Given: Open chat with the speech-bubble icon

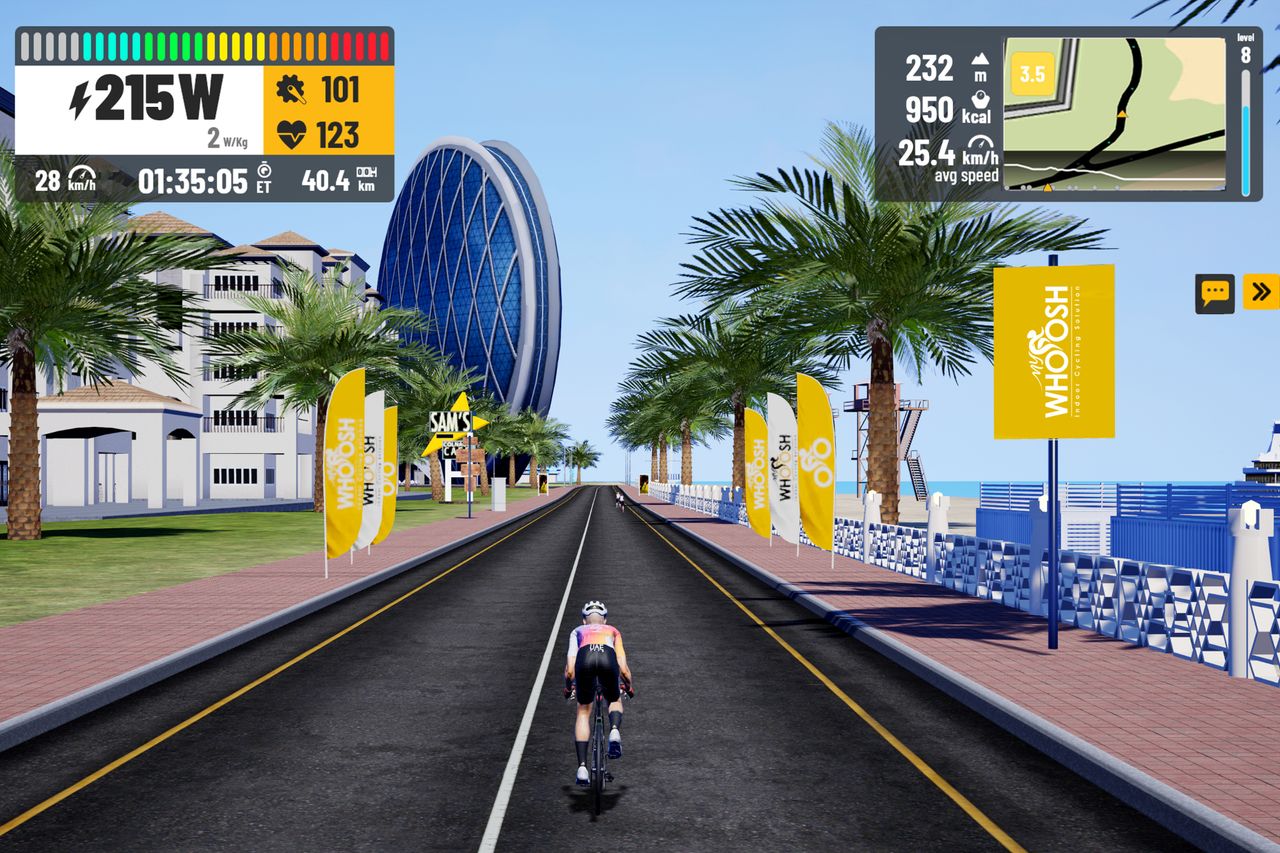Looking at the screenshot, I should point(1215,291).
